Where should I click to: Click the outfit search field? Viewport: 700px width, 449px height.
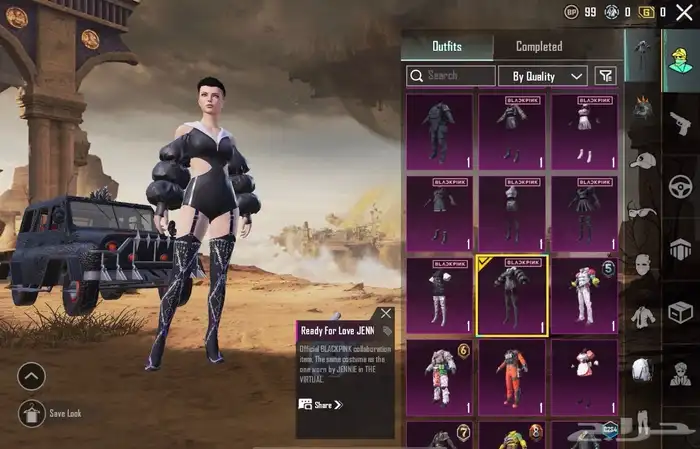451,76
